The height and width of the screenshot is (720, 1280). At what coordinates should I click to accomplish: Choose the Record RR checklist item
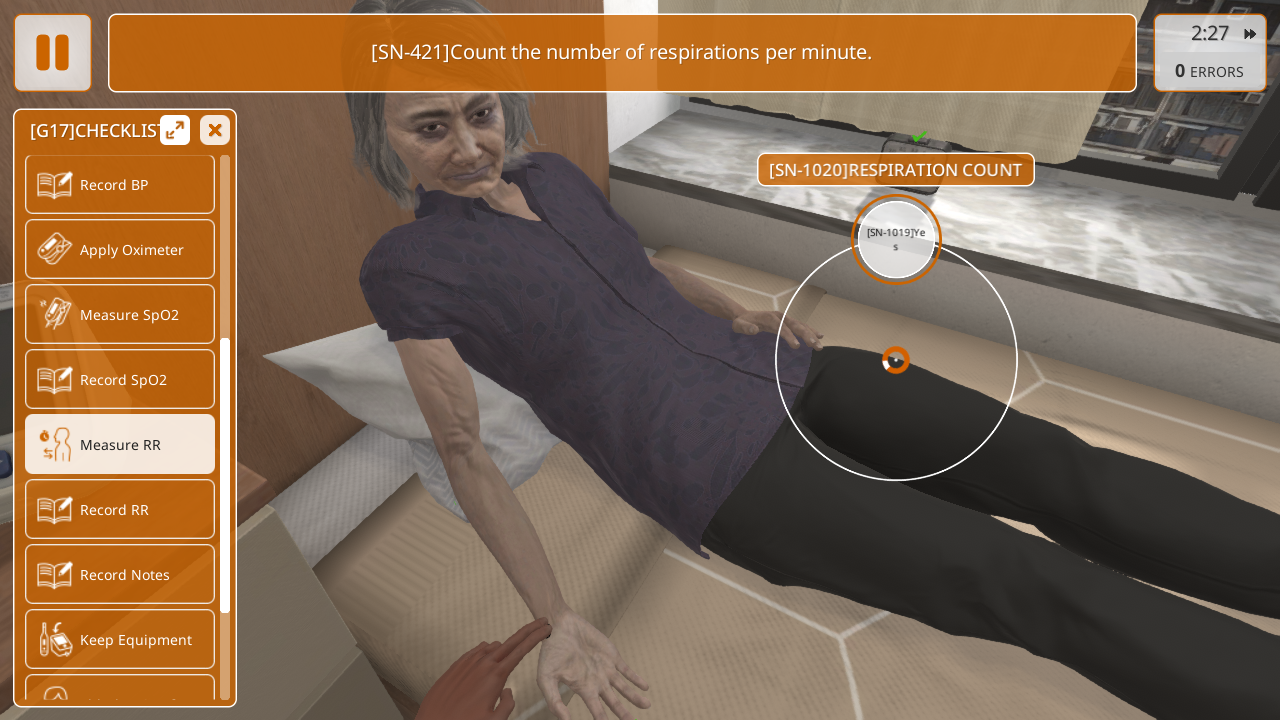120,509
